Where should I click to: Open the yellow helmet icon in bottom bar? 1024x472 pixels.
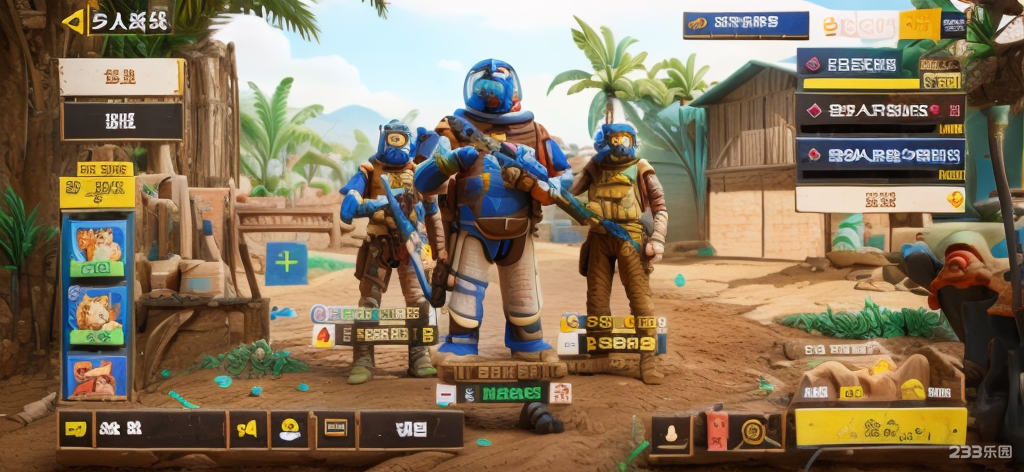point(290,429)
